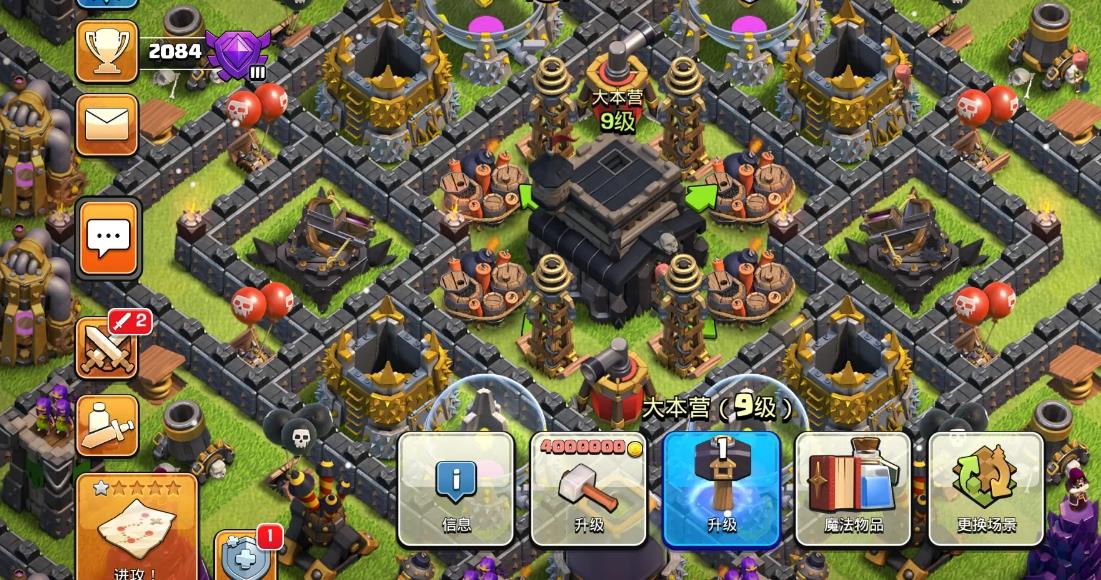Image resolution: width=1101 pixels, height=580 pixels.
Task: Open the trophy league button
Action: pos(107,50)
